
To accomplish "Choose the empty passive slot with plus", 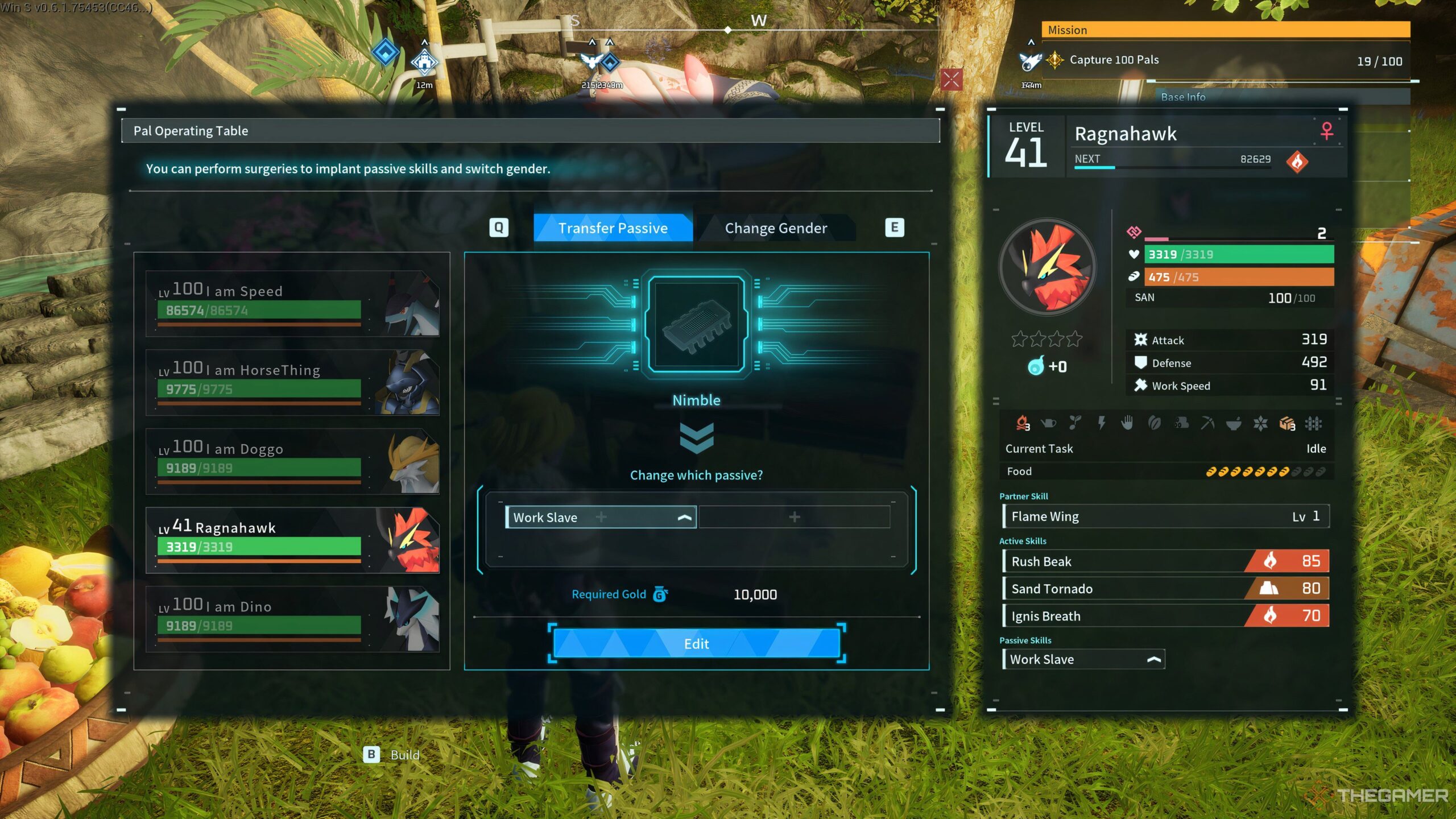I will click(x=794, y=517).
